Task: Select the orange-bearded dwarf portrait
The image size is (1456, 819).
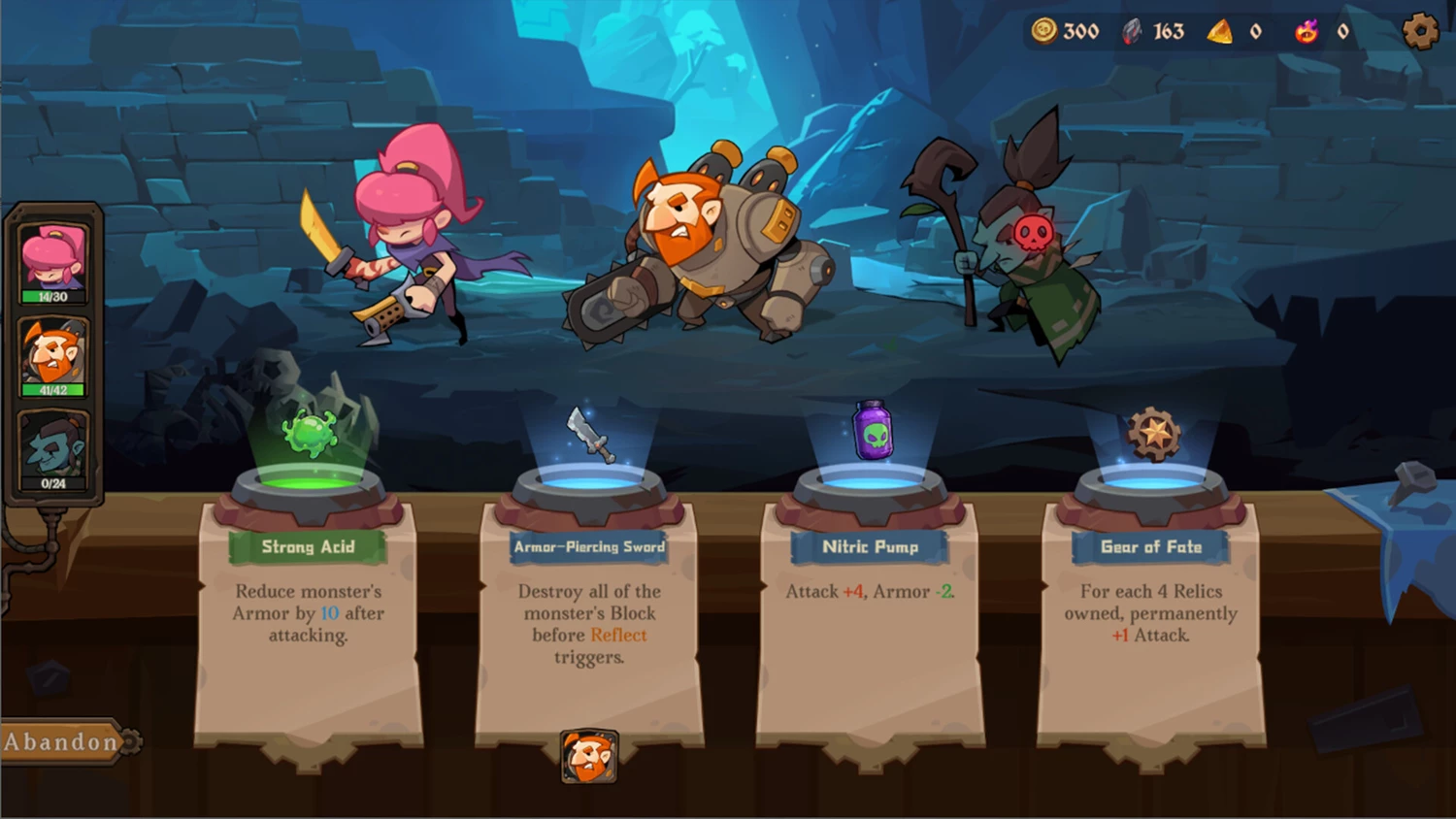Action: tap(53, 356)
